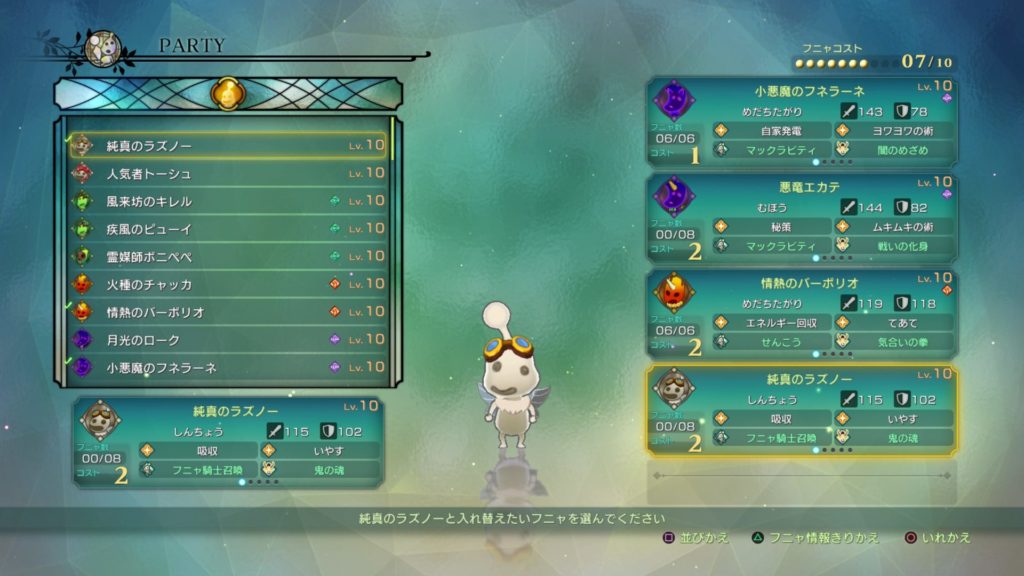Choose 人気者トーシュ from the list
The image size is (1024, 576).
(228, 174)
